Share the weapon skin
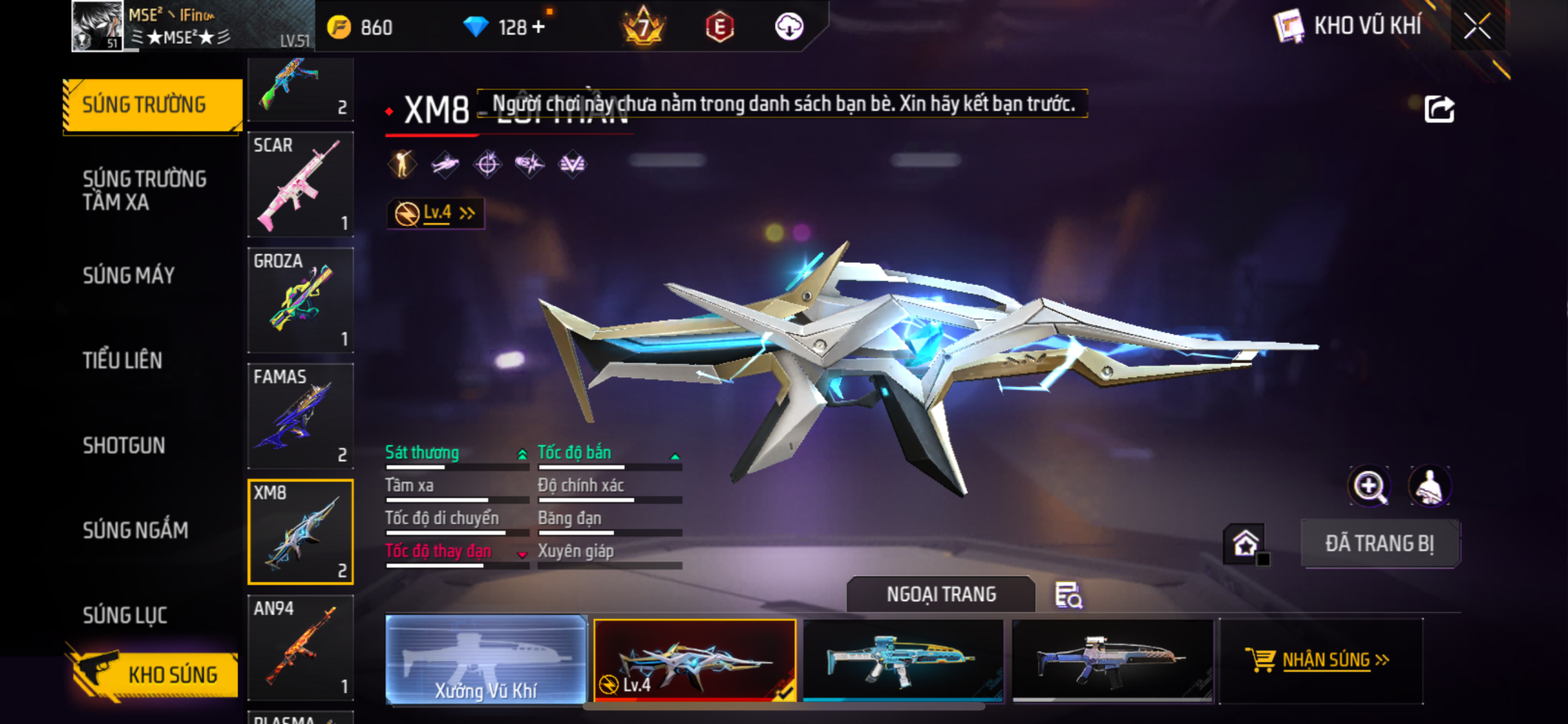1568x724 pixels. click(1439, 109)
